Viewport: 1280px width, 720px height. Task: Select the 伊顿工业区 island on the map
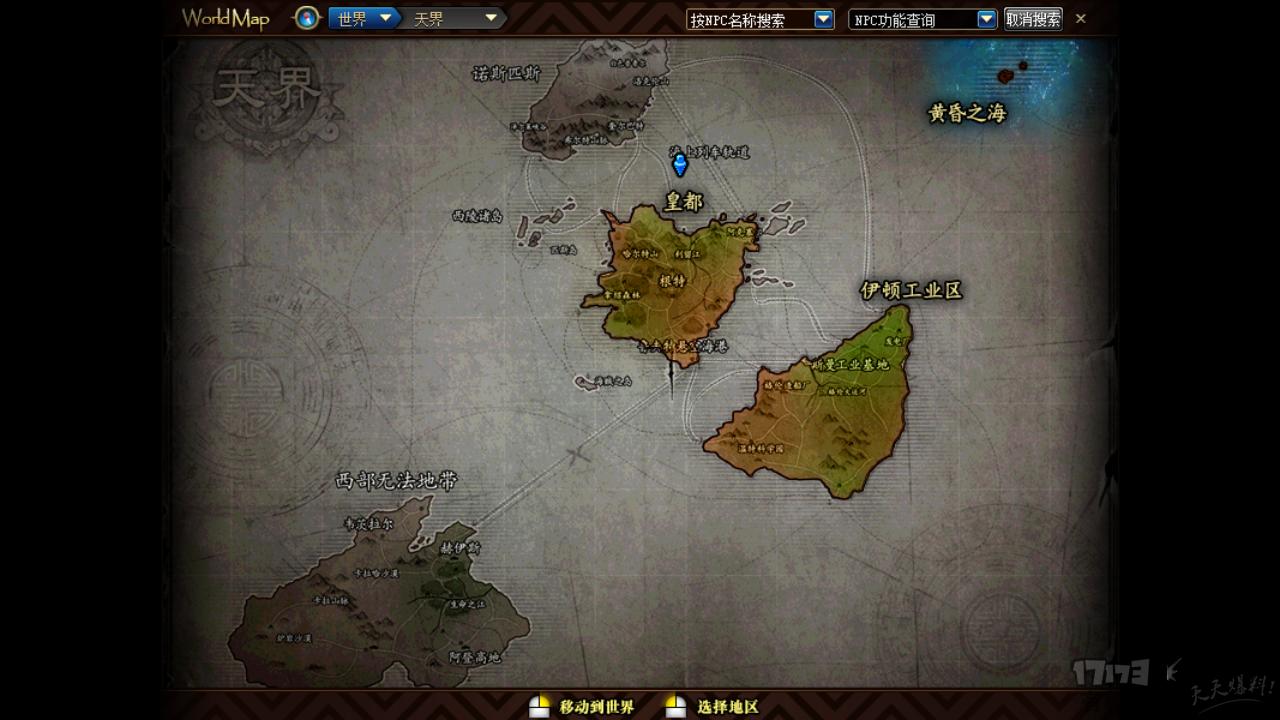[911, 292]
